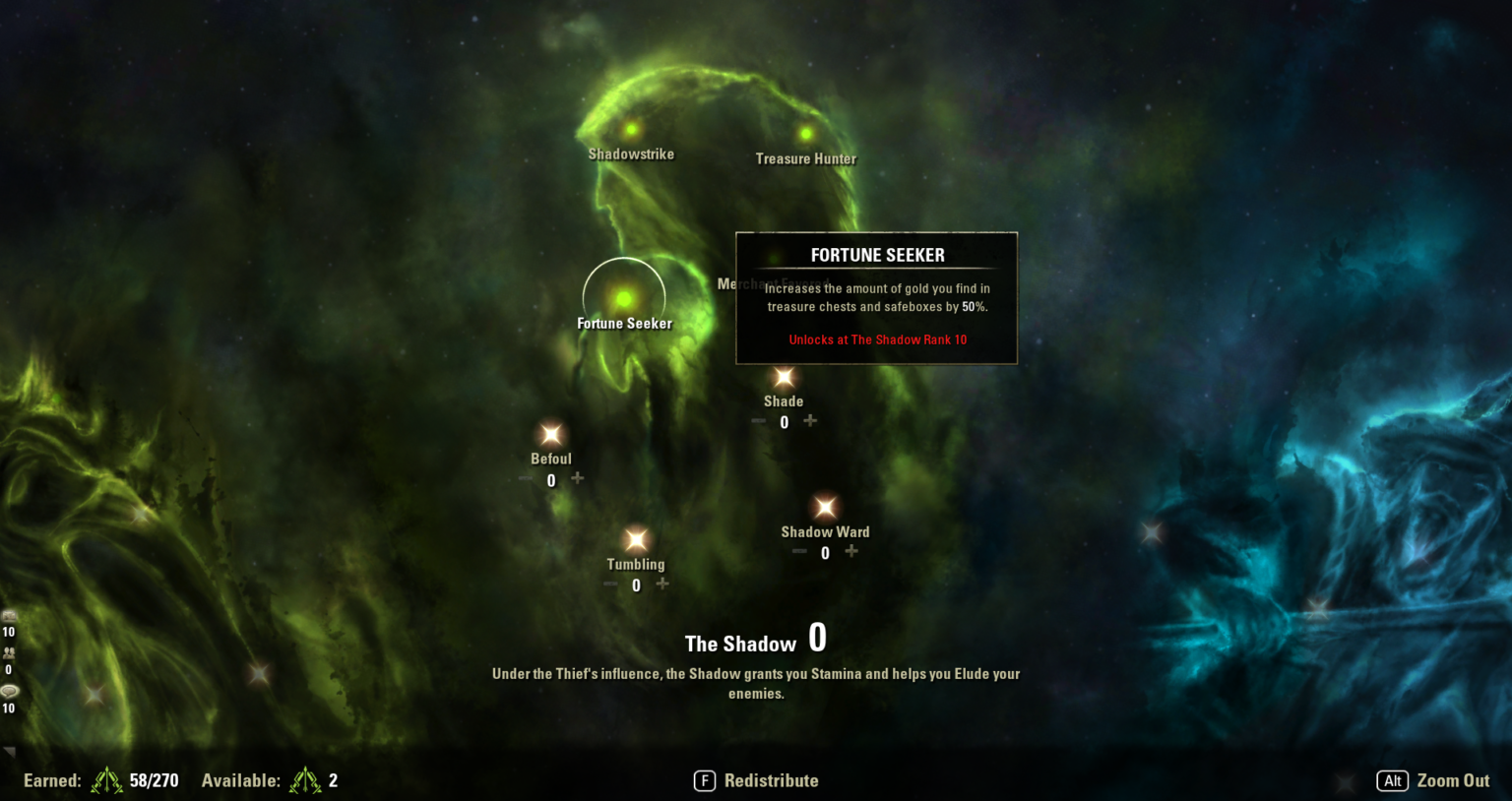Select the Shade passive star

coord(784,375)
